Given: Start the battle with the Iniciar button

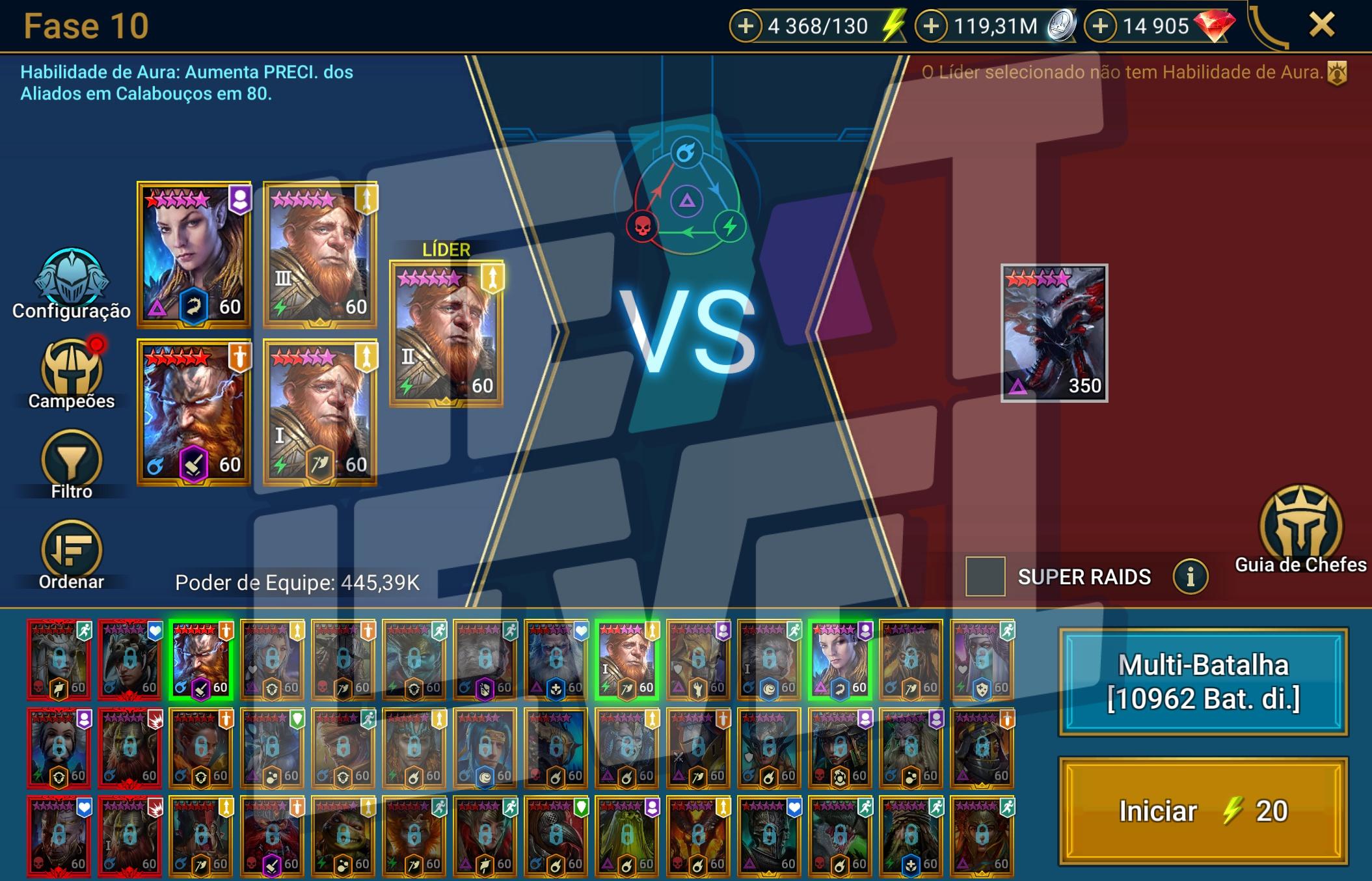Looking at the screenshot, I should tap(1203, 811).
